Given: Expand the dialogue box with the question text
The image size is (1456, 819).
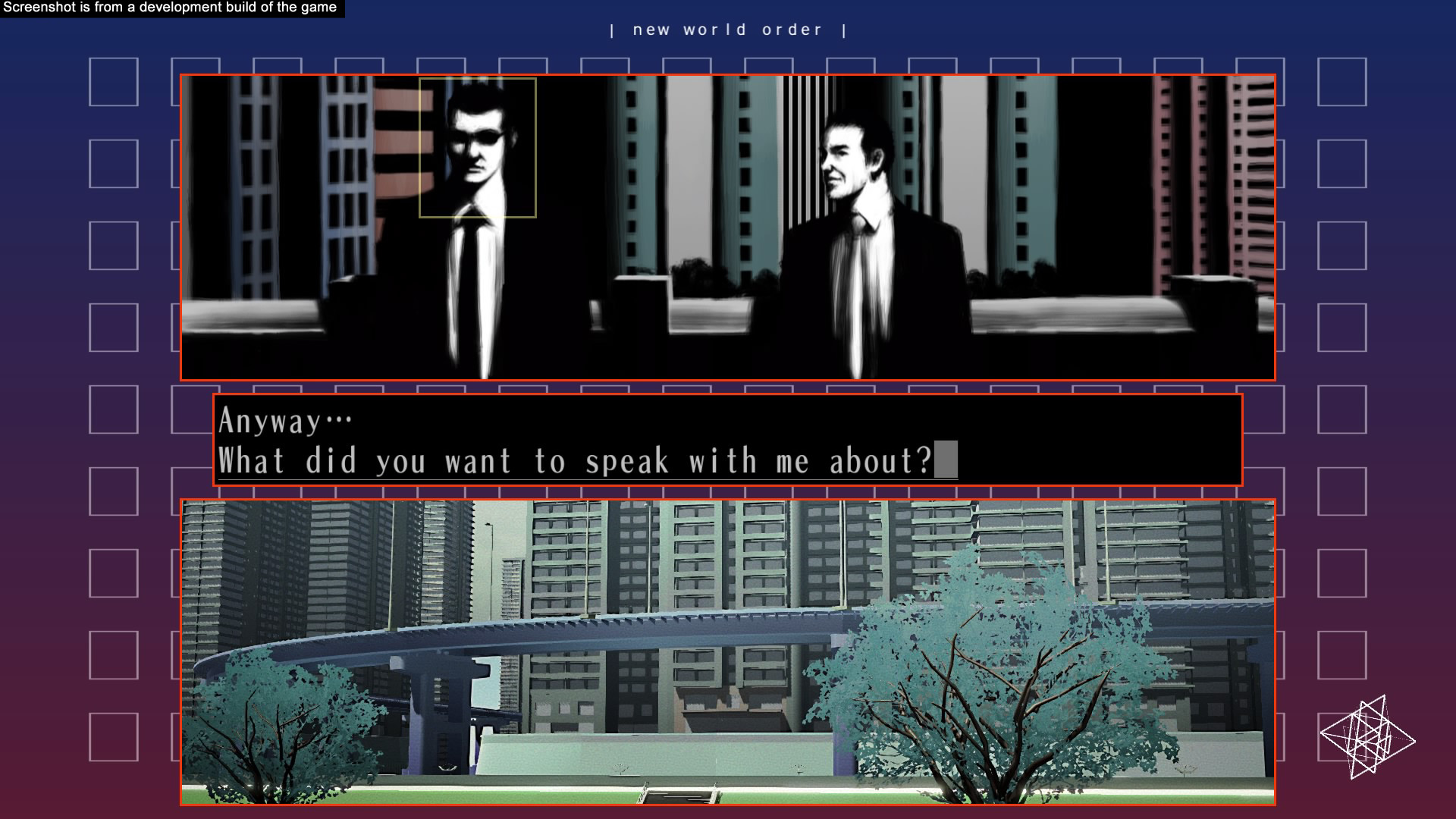Looking at the screenshot, I should 726,440.
